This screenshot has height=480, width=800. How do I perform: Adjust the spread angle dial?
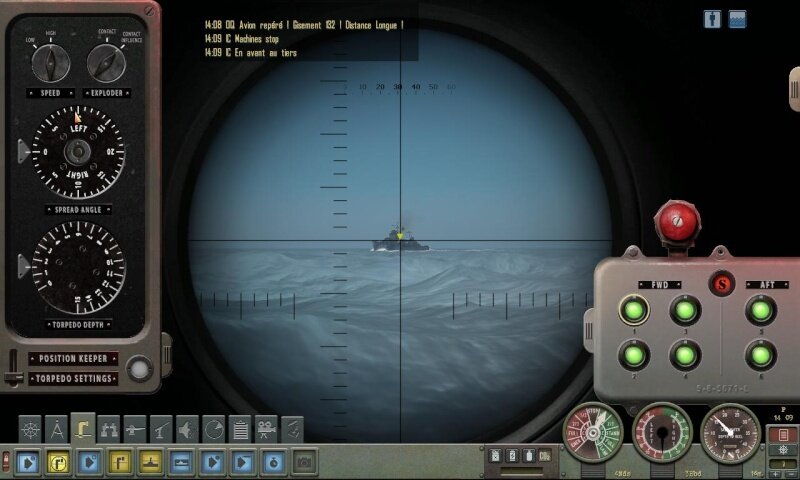click(78, 152)
